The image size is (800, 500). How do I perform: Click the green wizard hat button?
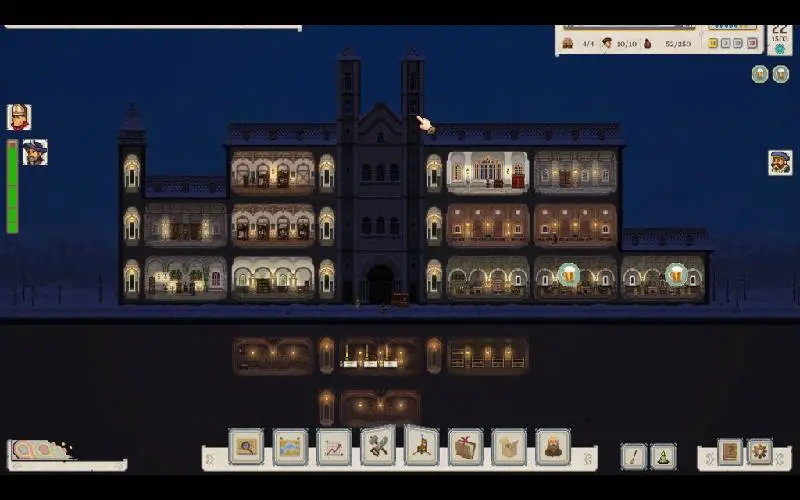[x=663, y=456]
